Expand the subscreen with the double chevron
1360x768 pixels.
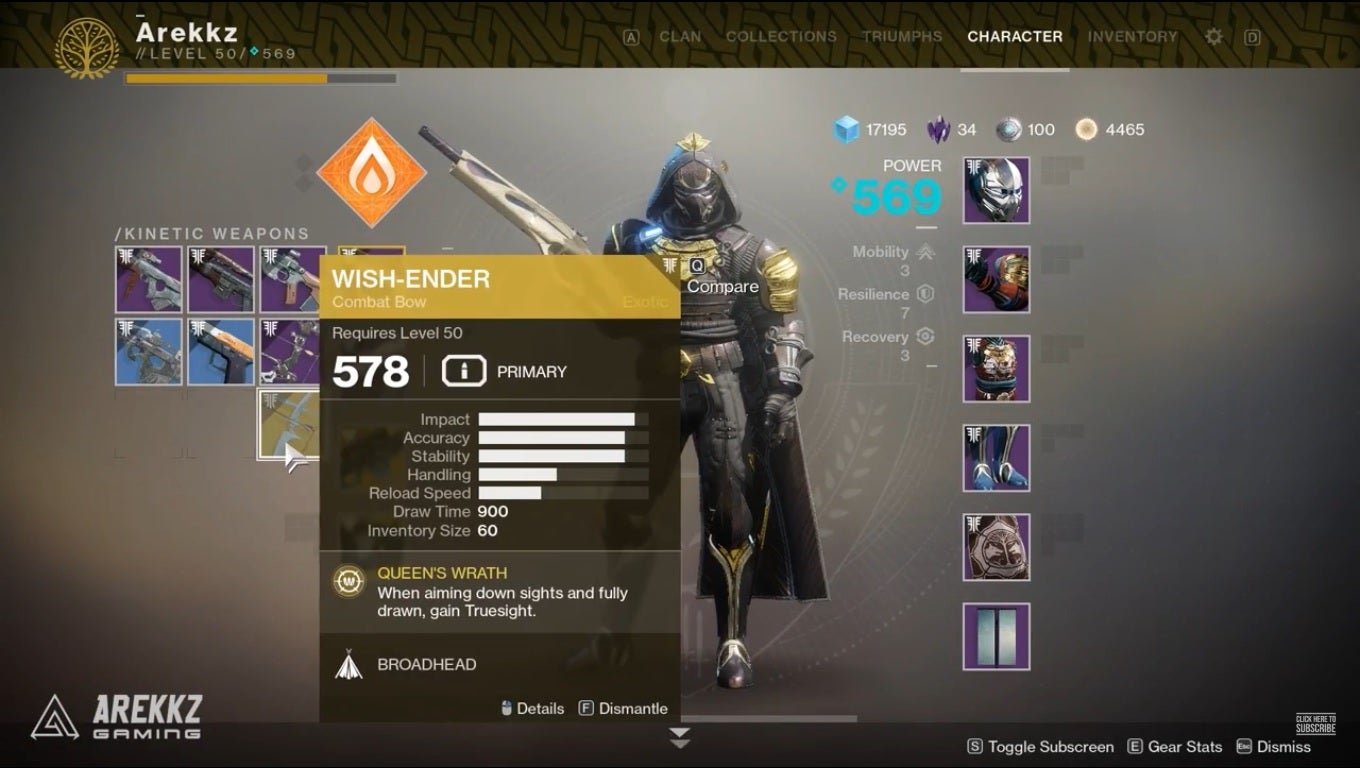[680, 738]
